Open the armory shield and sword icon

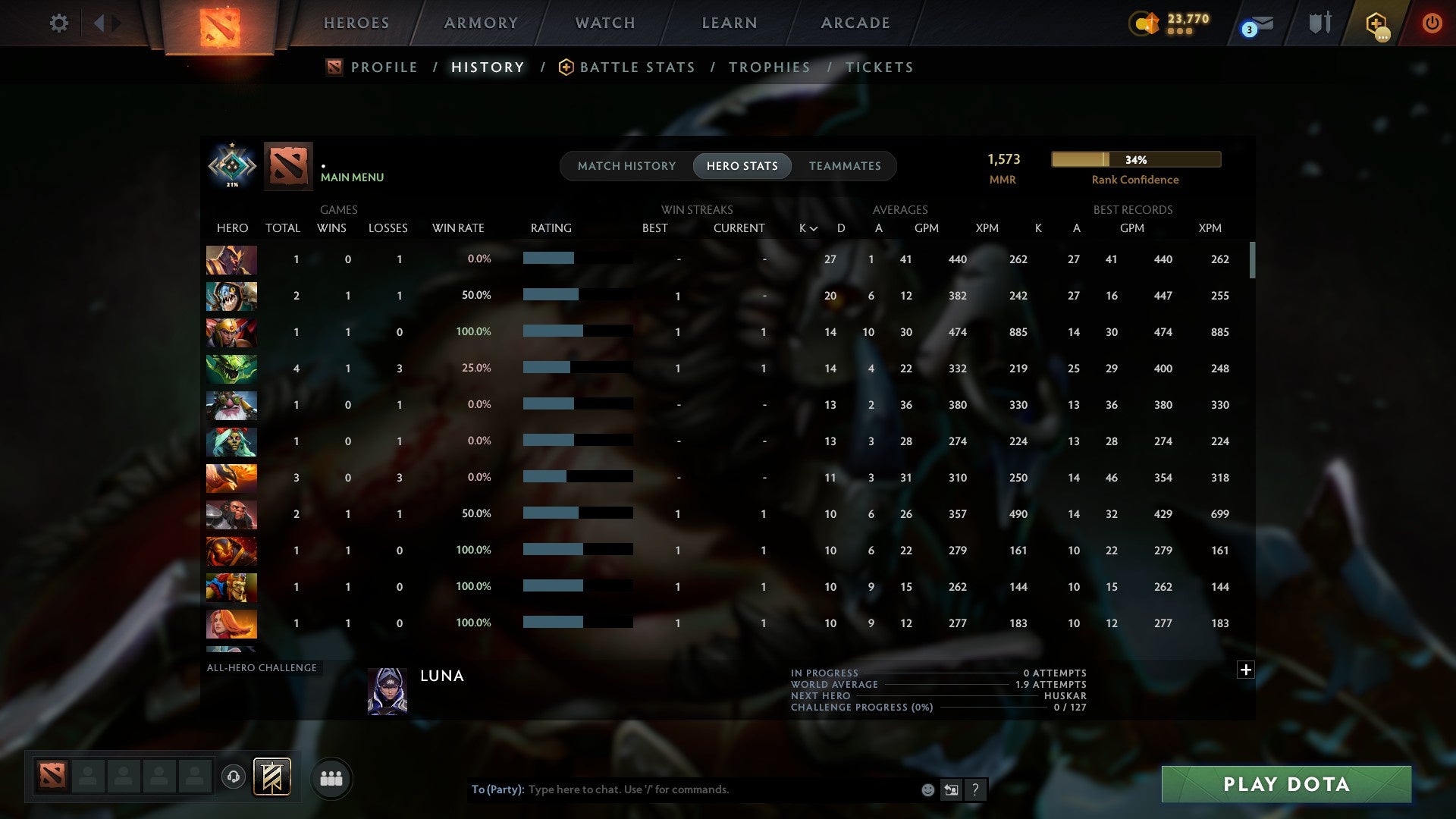point(1319,23)
